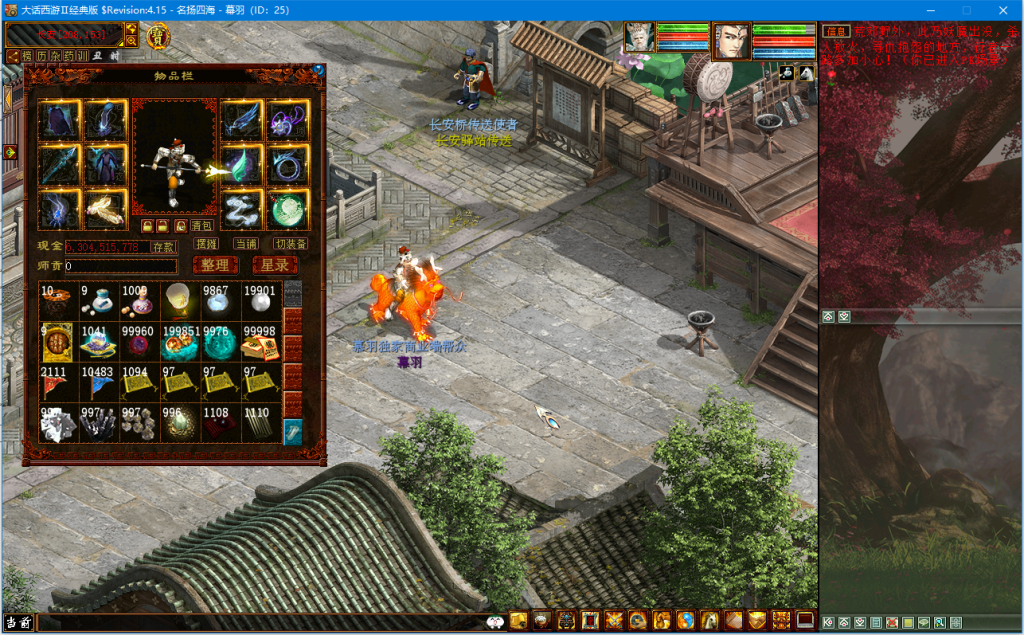Open the 当铺 pawnshop button
The image size is (1024, 635).
tap(246, 244)
